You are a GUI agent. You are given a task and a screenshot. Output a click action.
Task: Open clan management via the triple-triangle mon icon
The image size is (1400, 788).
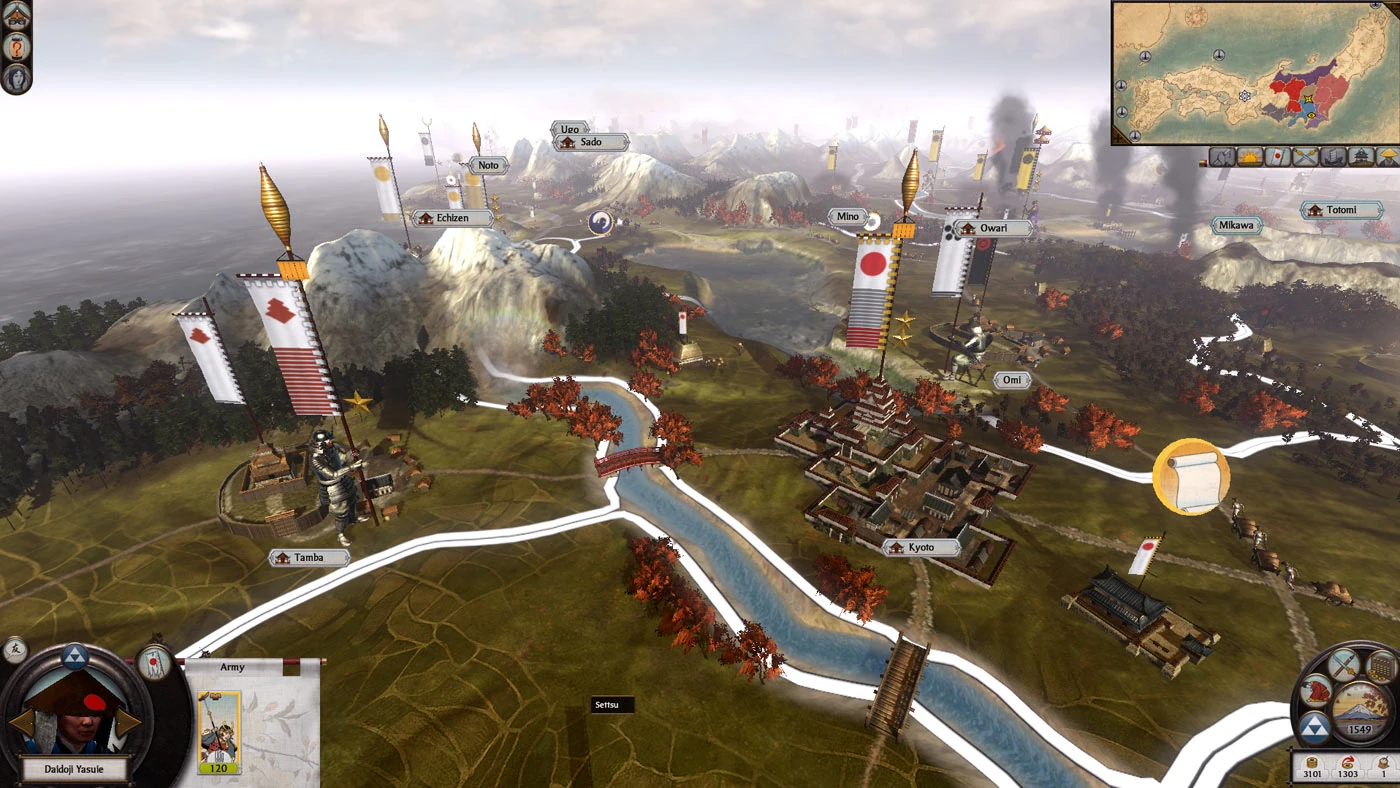pos(1315,727)
